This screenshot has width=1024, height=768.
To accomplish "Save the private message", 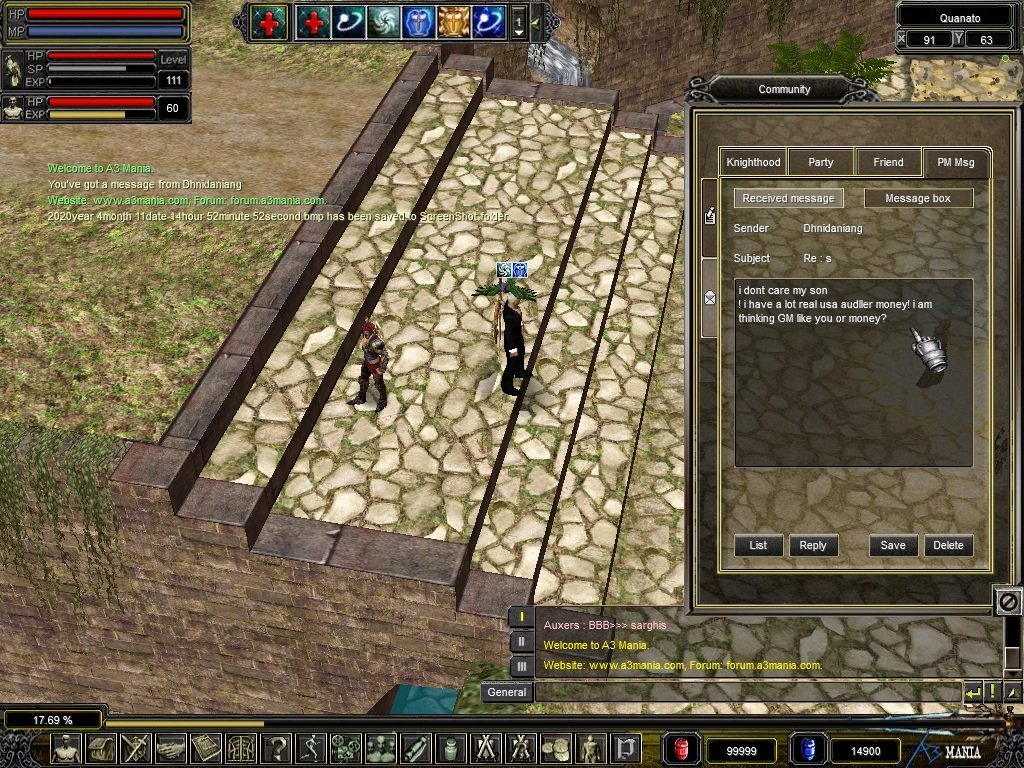I will 893,545.
